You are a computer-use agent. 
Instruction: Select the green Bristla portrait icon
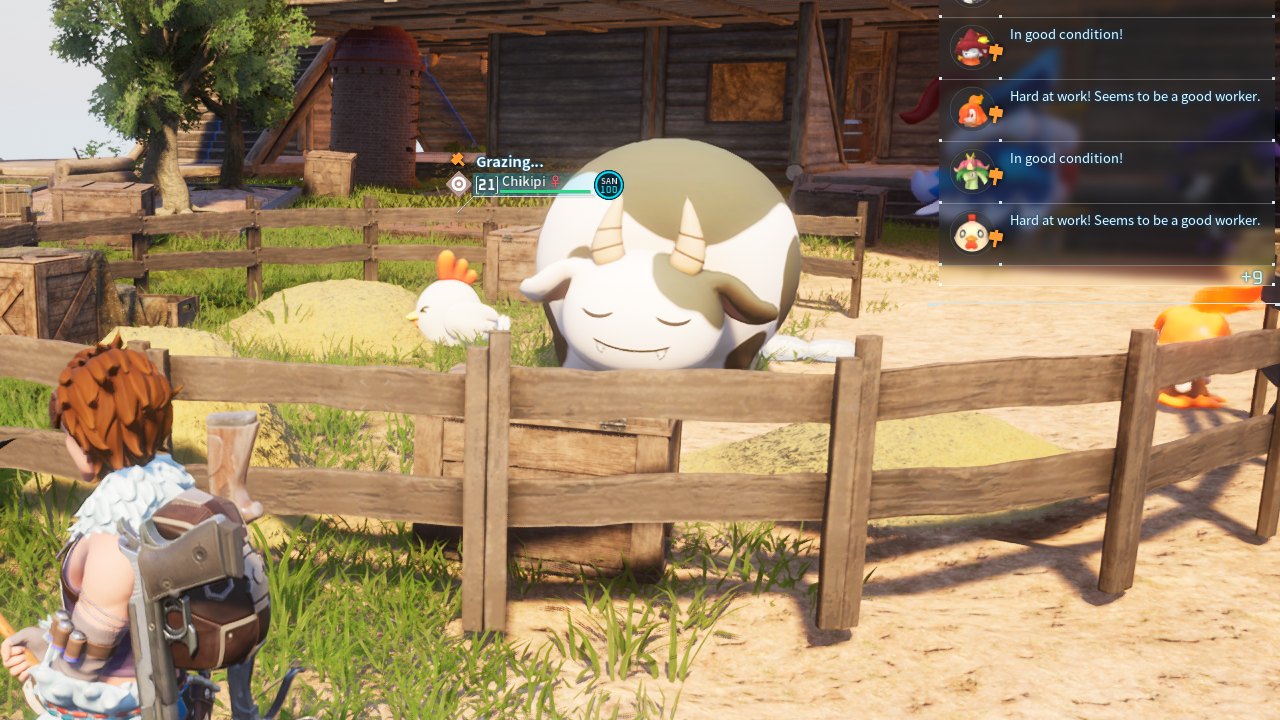click(972, 170)
